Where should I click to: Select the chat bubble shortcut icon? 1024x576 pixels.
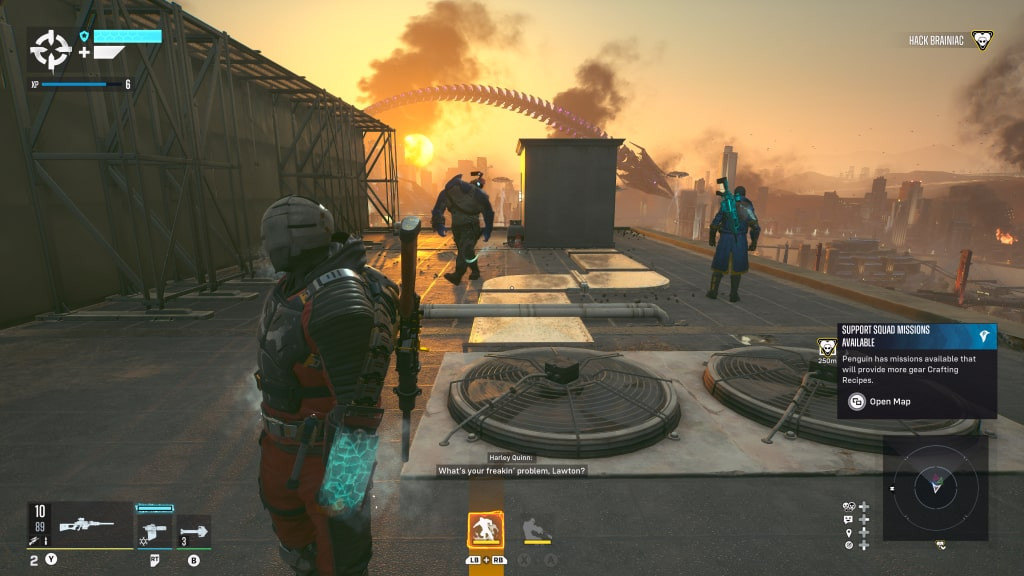coord(849,520)
